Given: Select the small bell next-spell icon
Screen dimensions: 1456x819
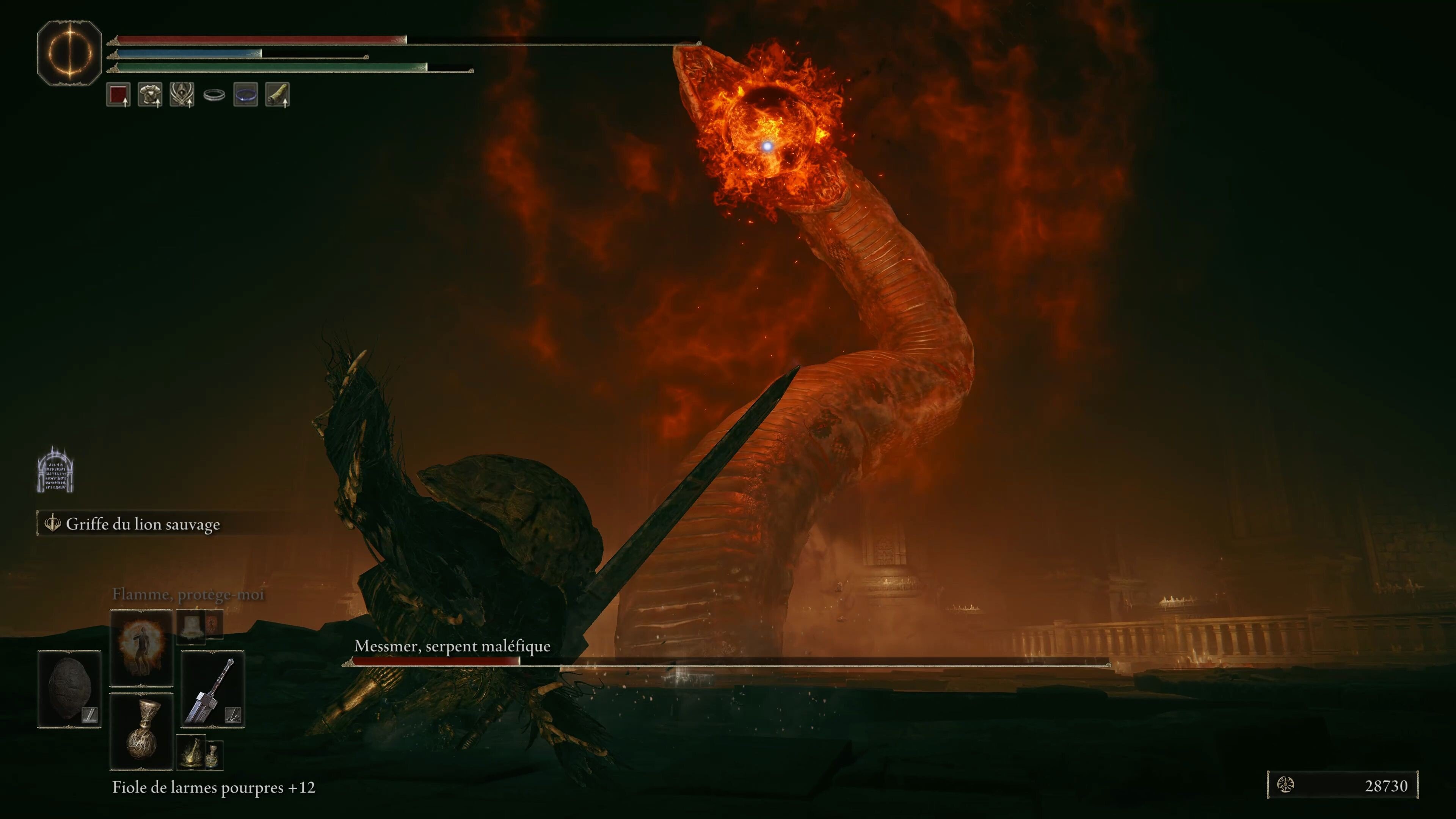Looking at the screenshot, I should pyautogui.click(x=191, y=626).
